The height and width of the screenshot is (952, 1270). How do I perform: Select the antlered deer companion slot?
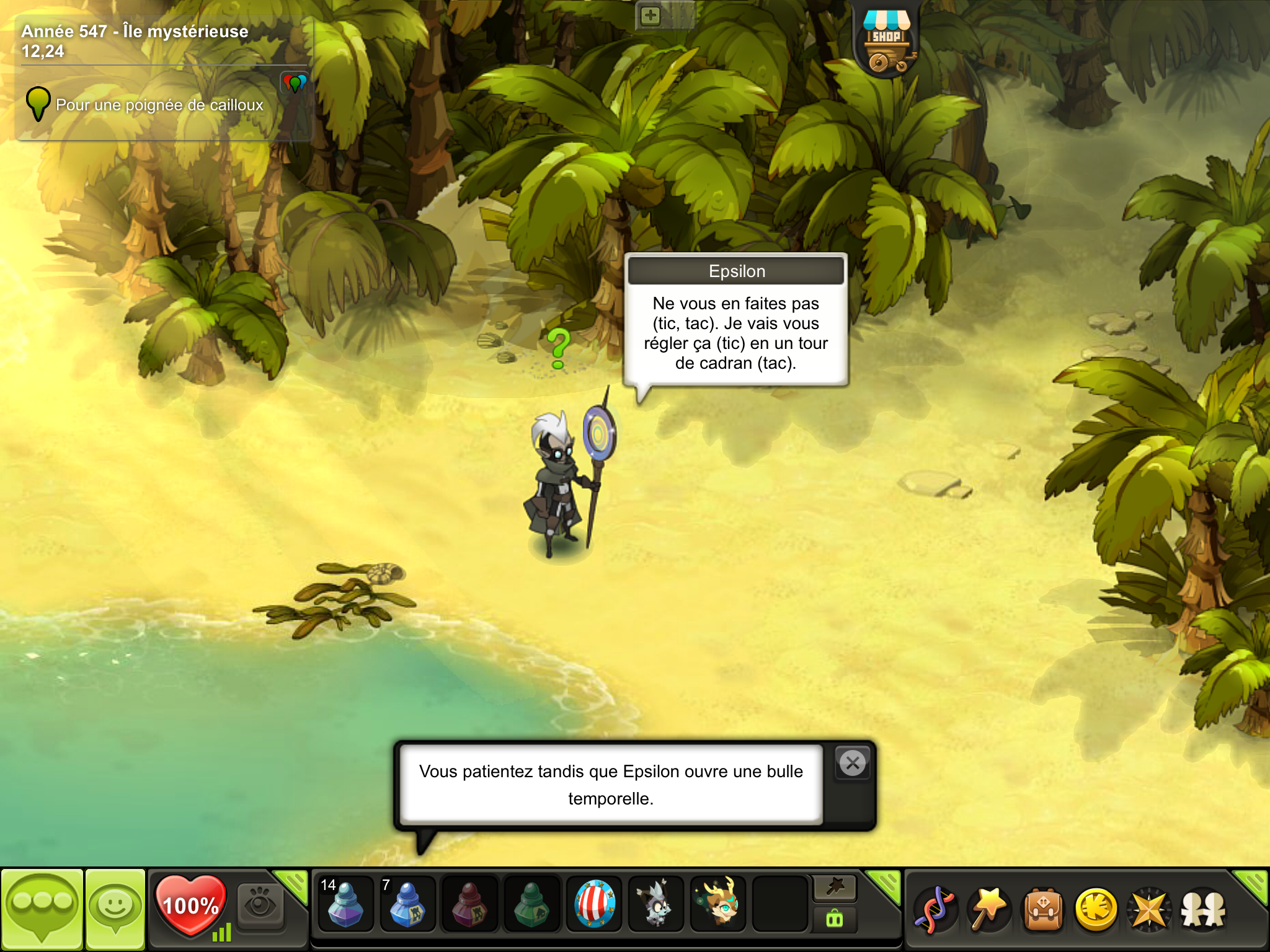[x=718, y=905]
